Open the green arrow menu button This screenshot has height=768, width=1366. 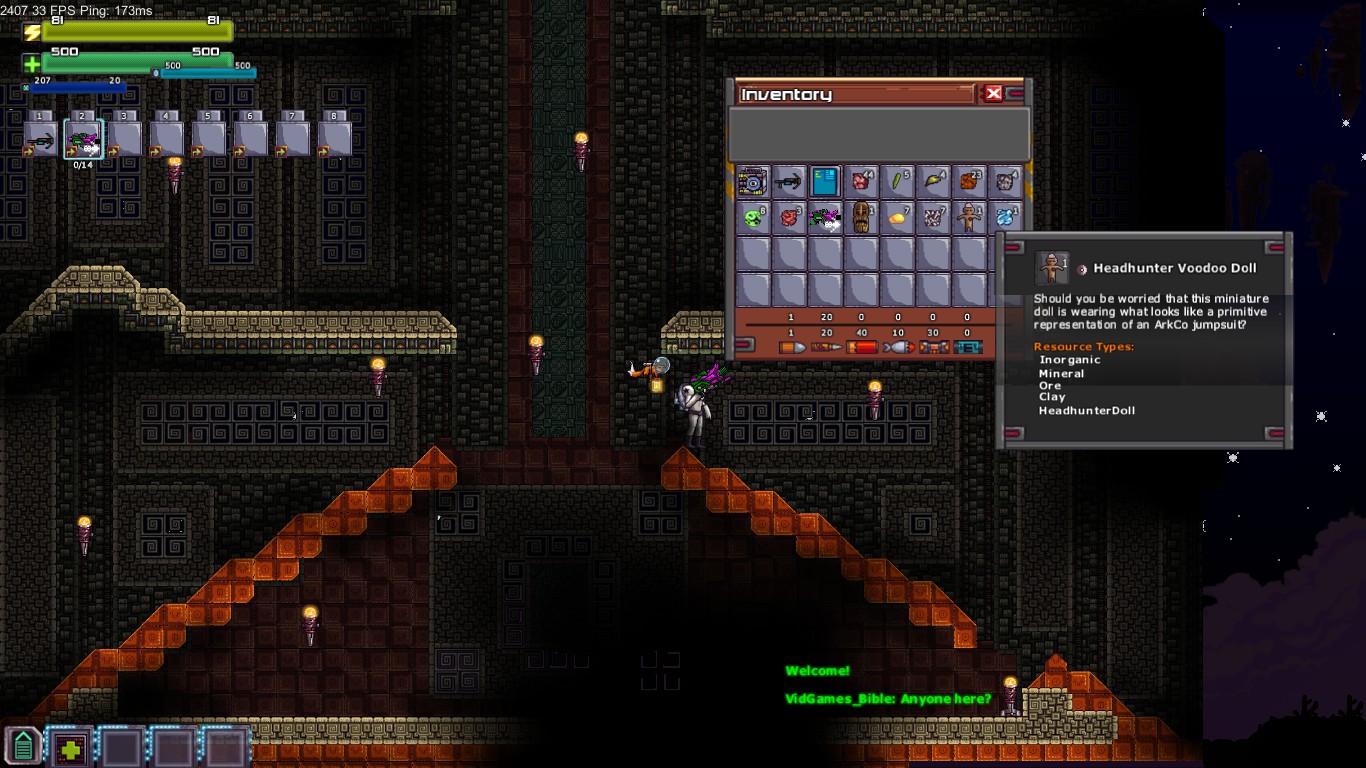(x=23, y=747)
